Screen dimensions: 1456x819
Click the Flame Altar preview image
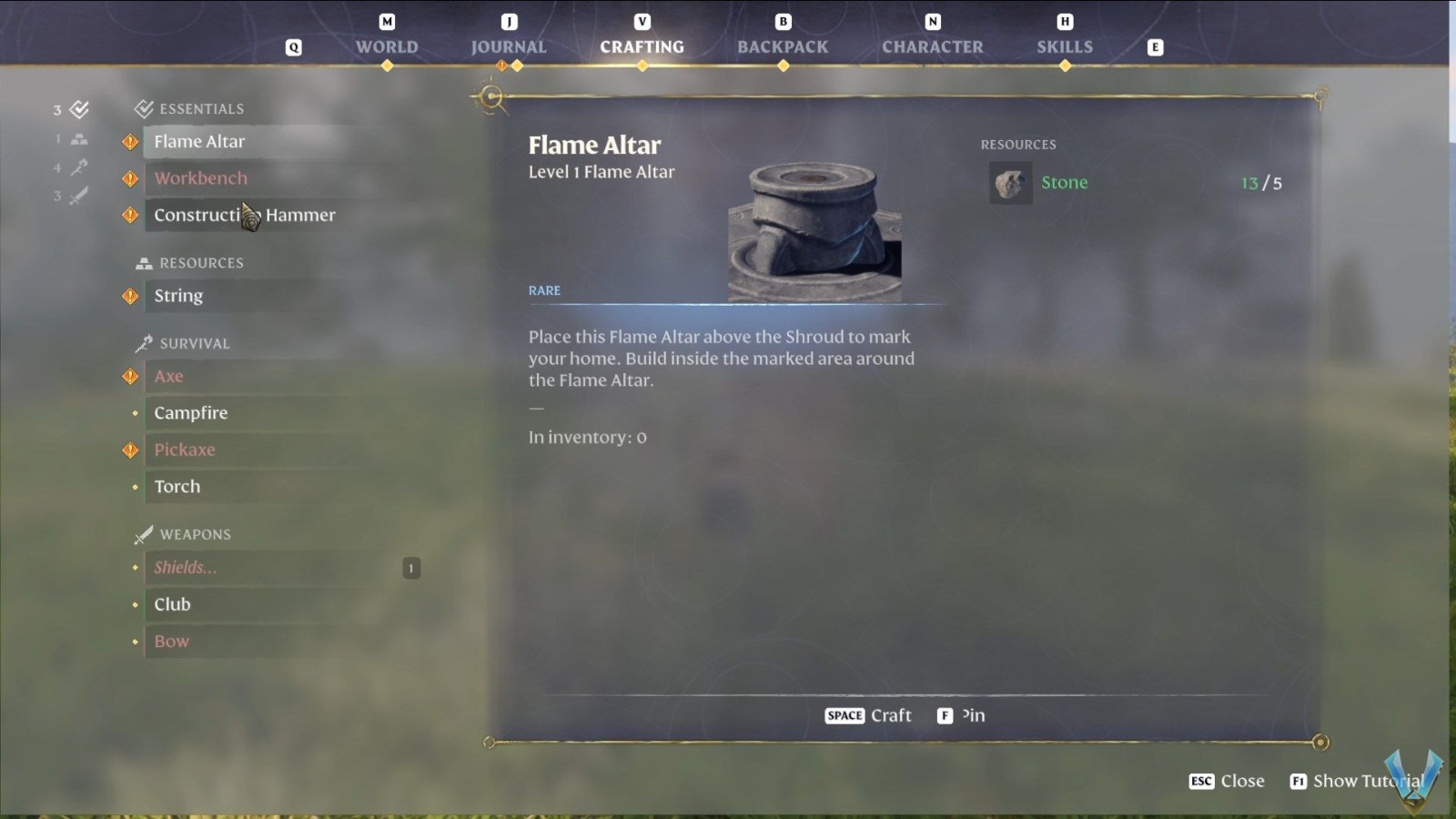pos(813,227)
